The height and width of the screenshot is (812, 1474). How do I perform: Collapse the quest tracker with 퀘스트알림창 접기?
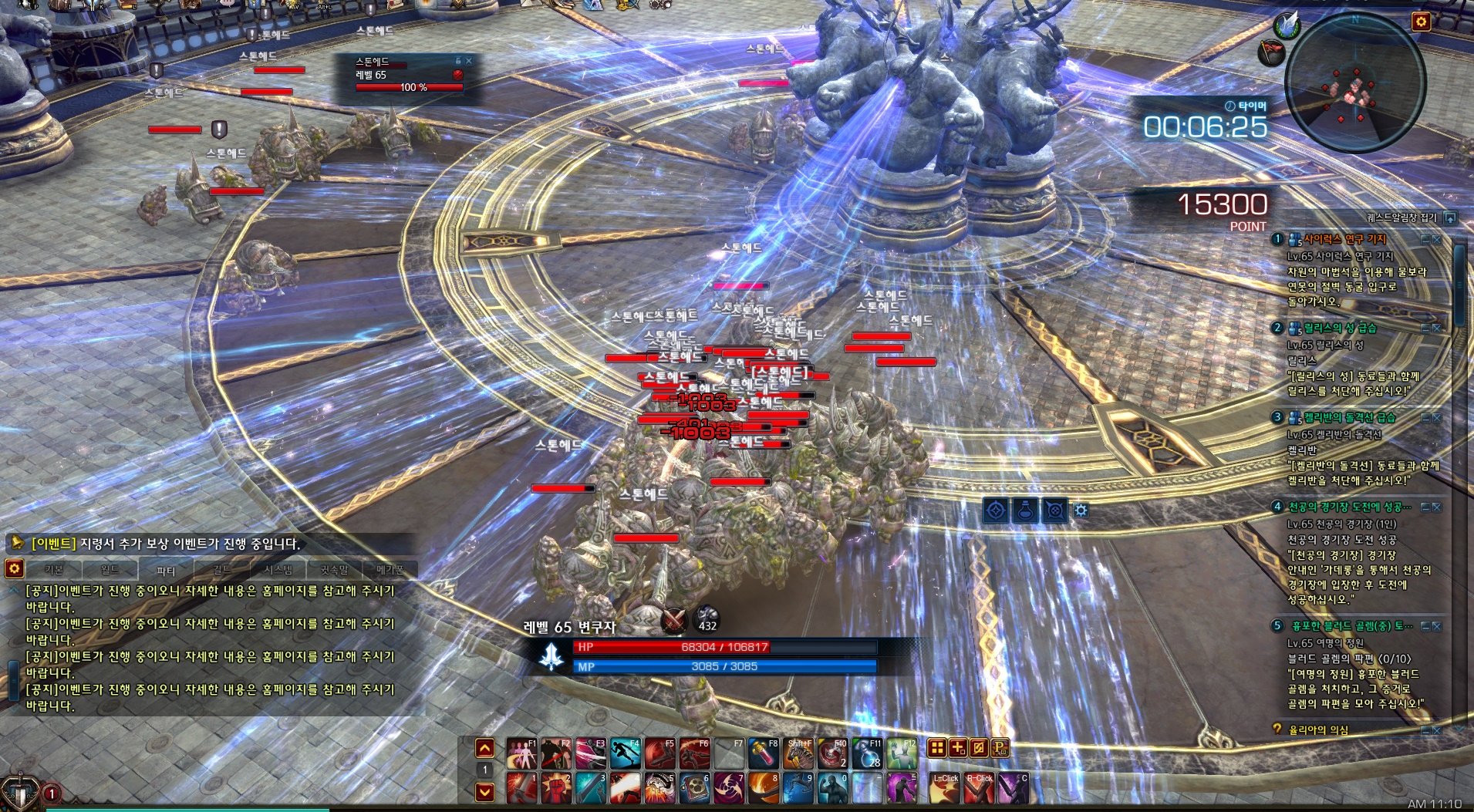(x=1451, y=218)
